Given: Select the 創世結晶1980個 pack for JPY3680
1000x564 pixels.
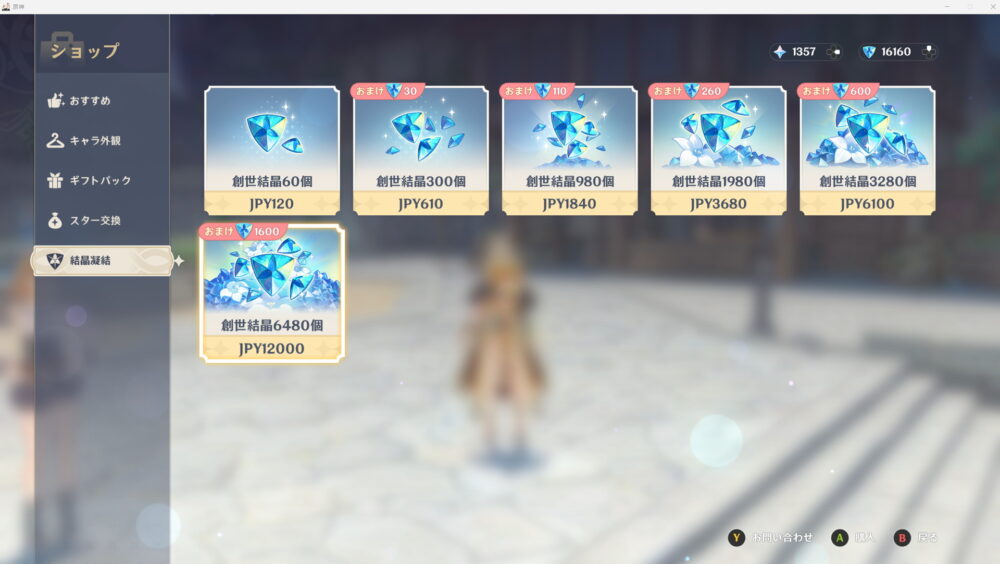Looking at the screenshot, I should (x=719, y=150).
